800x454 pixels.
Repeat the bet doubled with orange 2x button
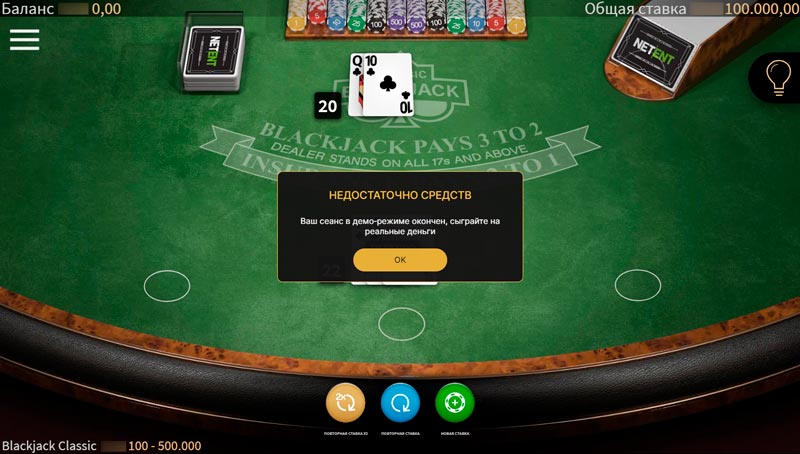pyautogui.click(x=345, y=403)
